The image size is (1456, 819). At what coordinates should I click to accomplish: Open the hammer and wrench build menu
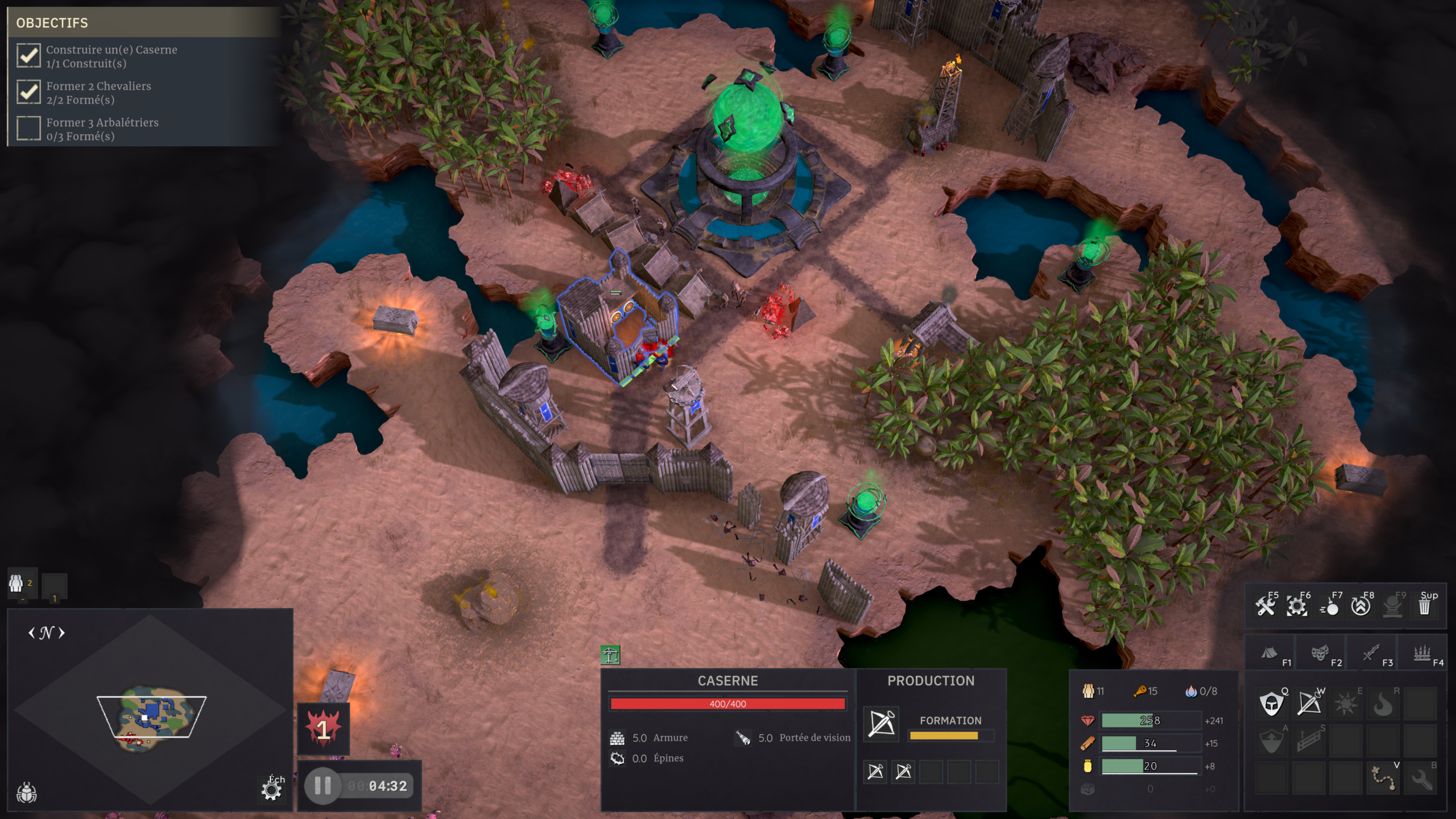(x=1266, y=606)
